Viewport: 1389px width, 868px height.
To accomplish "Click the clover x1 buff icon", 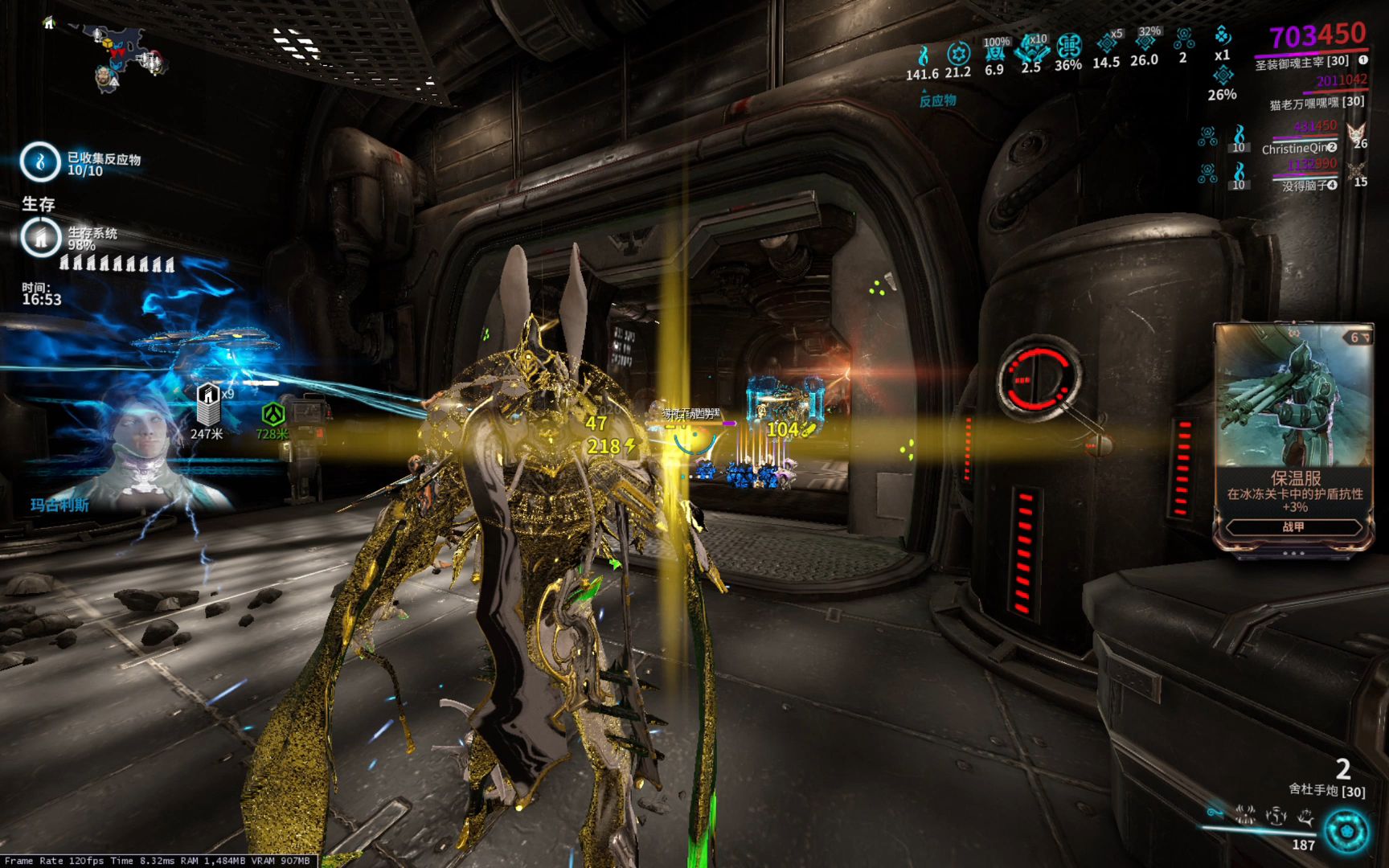I will pos(1222,36).
